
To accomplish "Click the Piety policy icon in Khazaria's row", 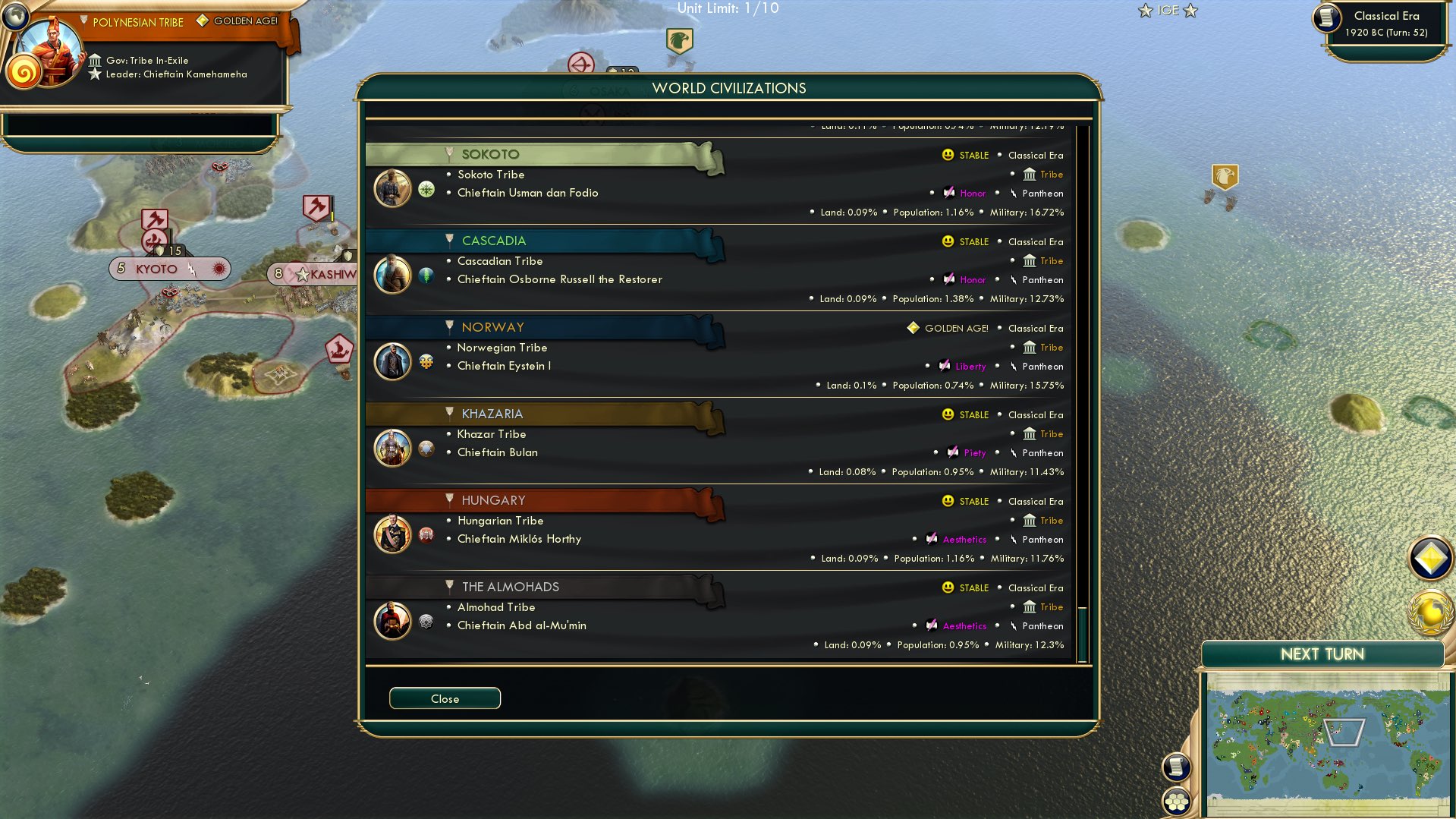I will click(954, 453).
